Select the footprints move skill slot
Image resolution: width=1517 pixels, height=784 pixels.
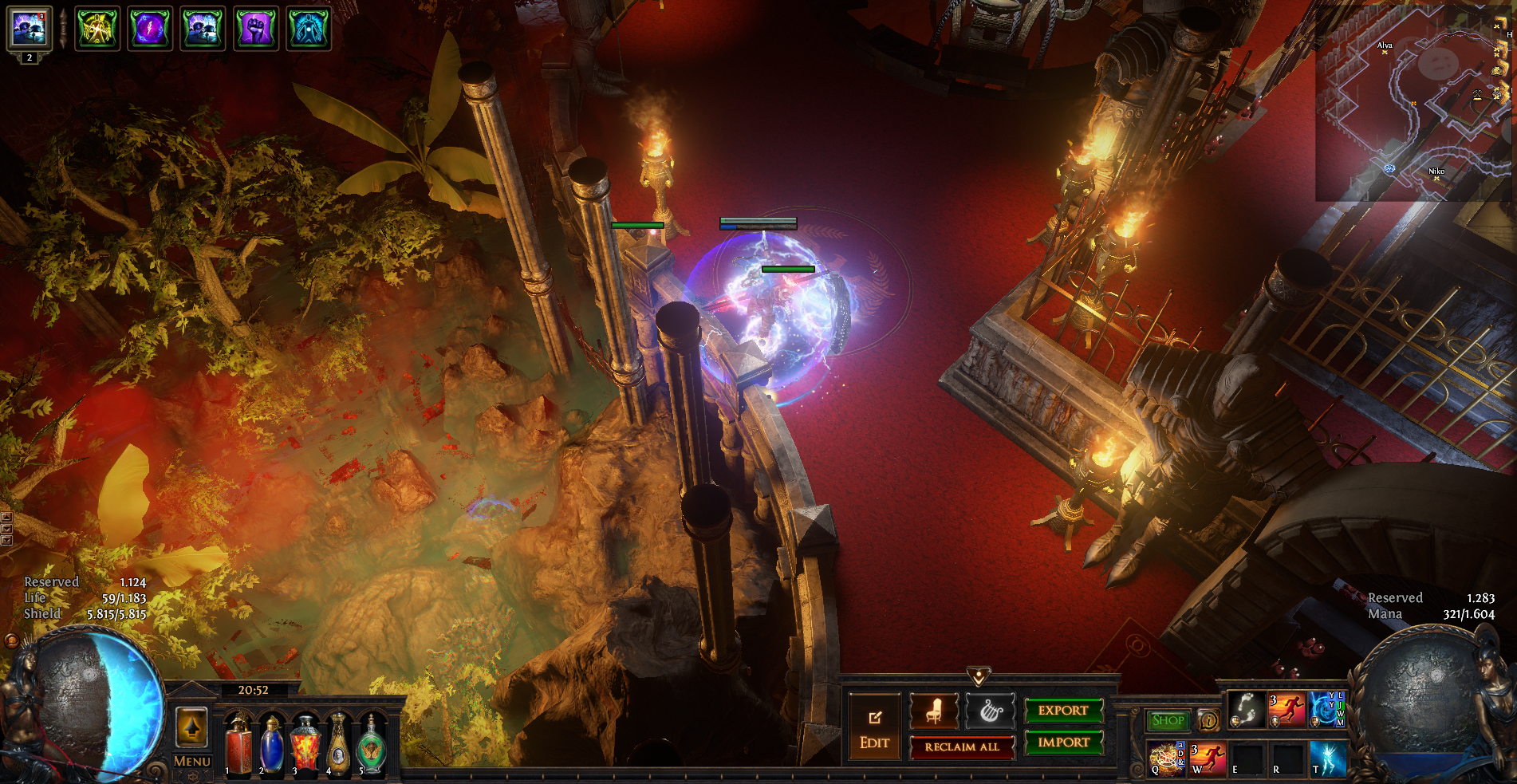pyautogui.click(x=1246, y=709)
